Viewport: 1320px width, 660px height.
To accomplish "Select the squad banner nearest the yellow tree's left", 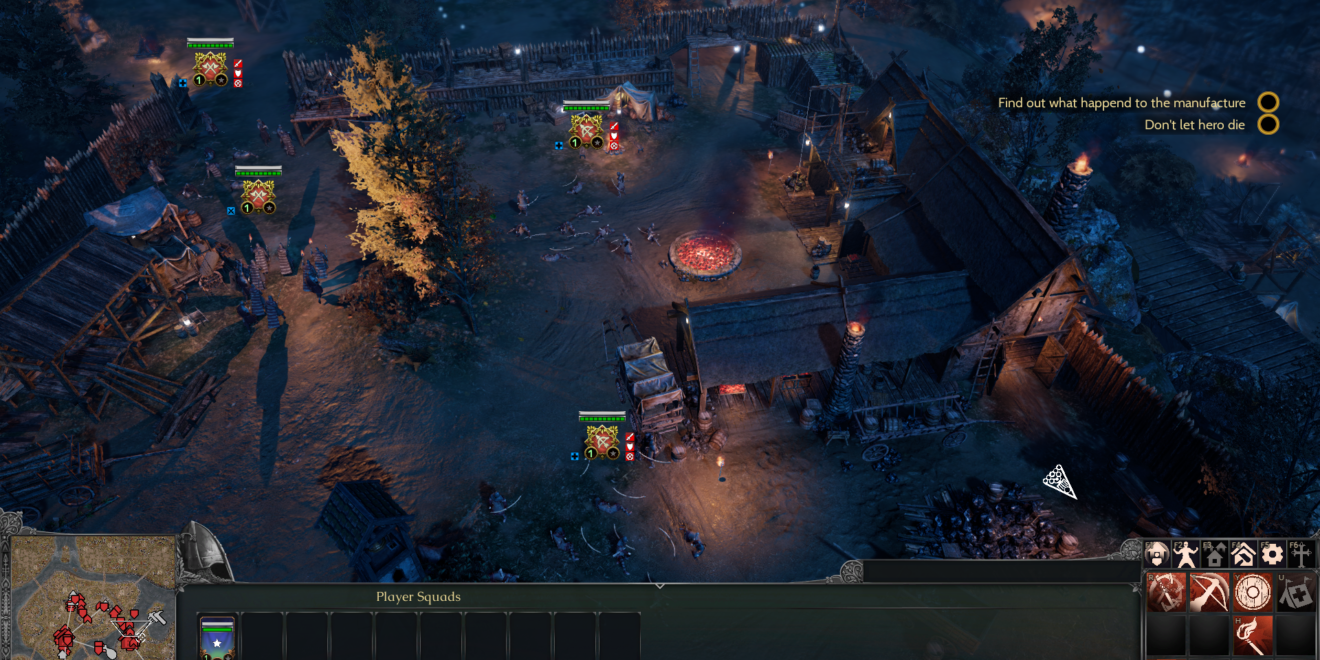I will tap(258, 193).
